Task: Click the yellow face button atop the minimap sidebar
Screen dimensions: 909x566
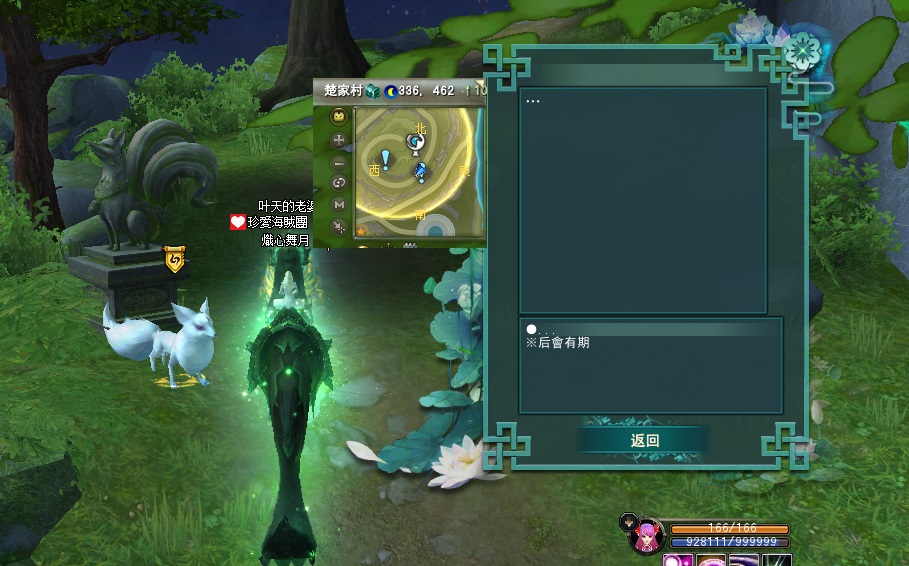Action: (x=339, y=118)
